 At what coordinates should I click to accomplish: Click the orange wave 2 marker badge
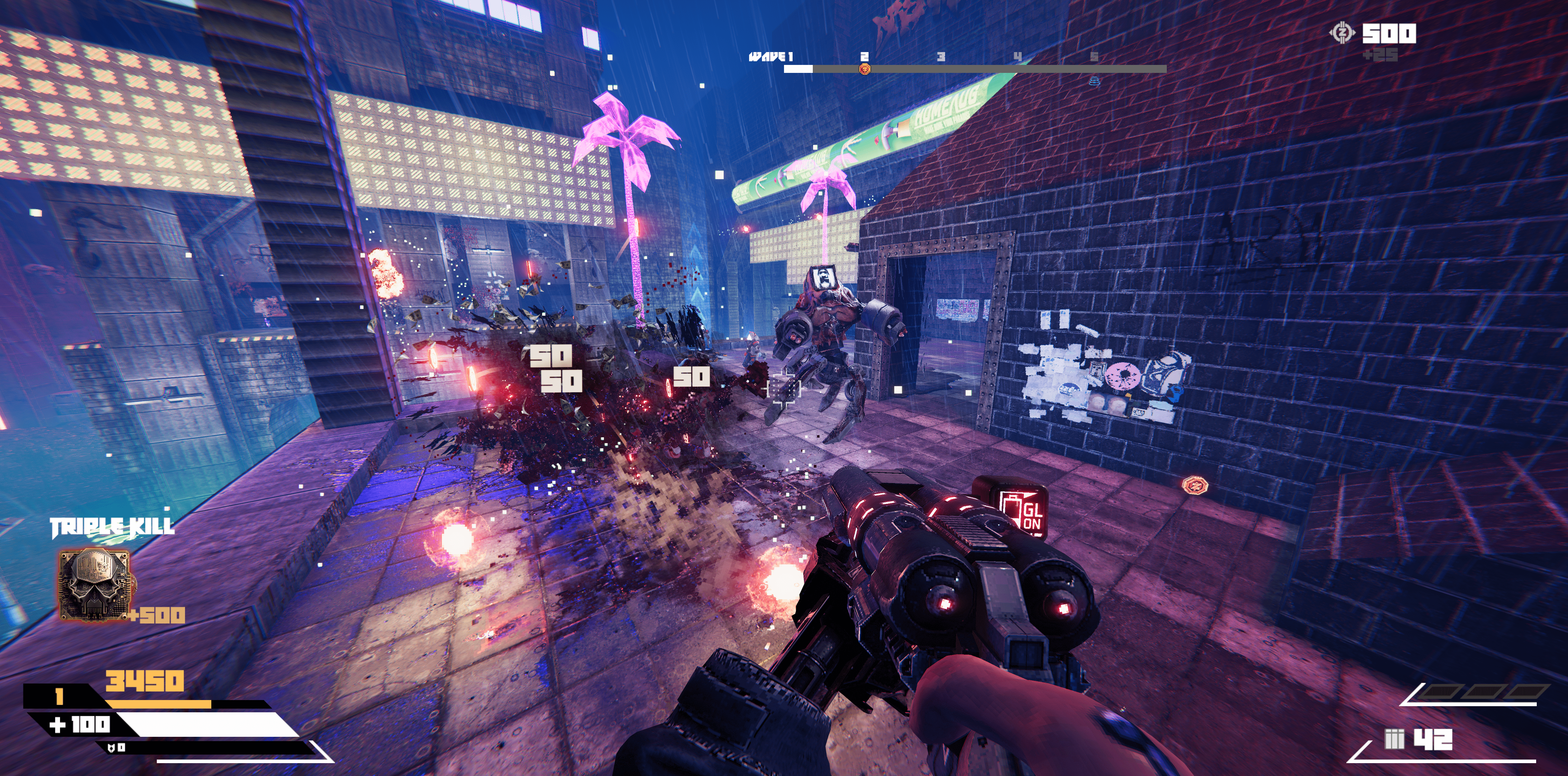[x=864, y=70]
